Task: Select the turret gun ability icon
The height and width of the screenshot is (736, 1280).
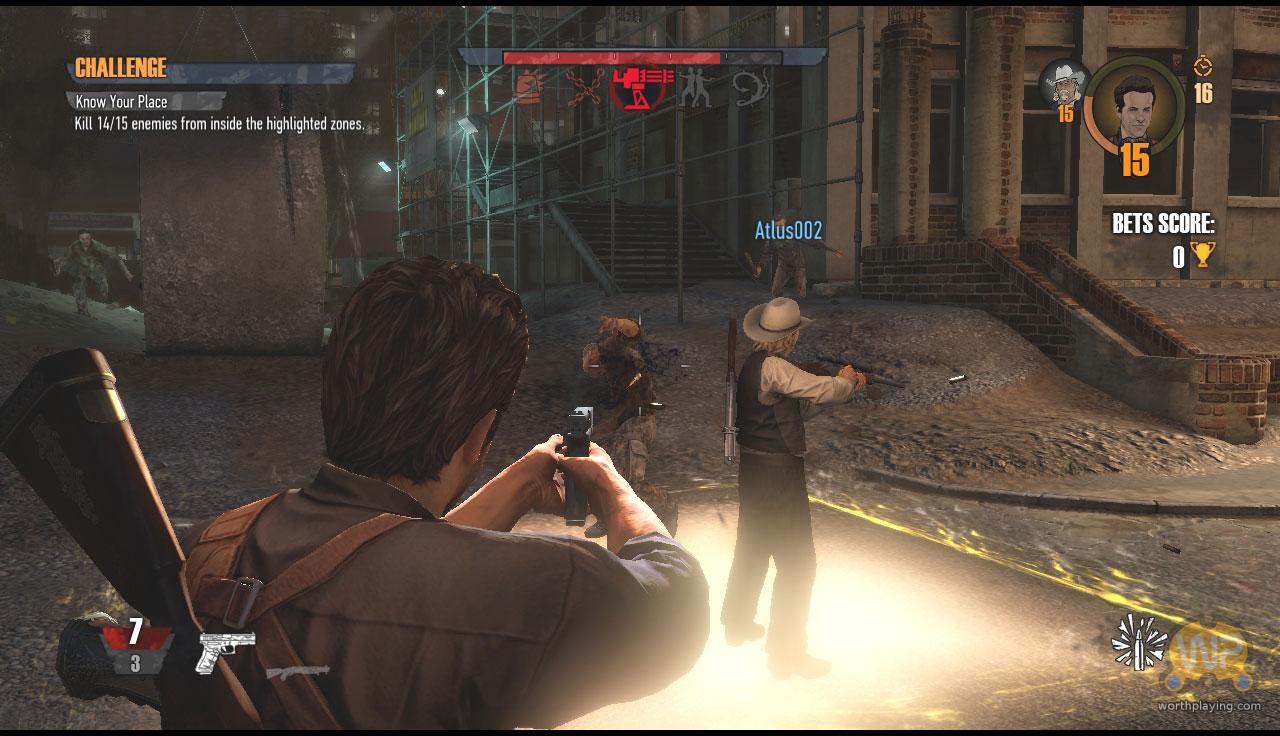Action: [638, 88]
